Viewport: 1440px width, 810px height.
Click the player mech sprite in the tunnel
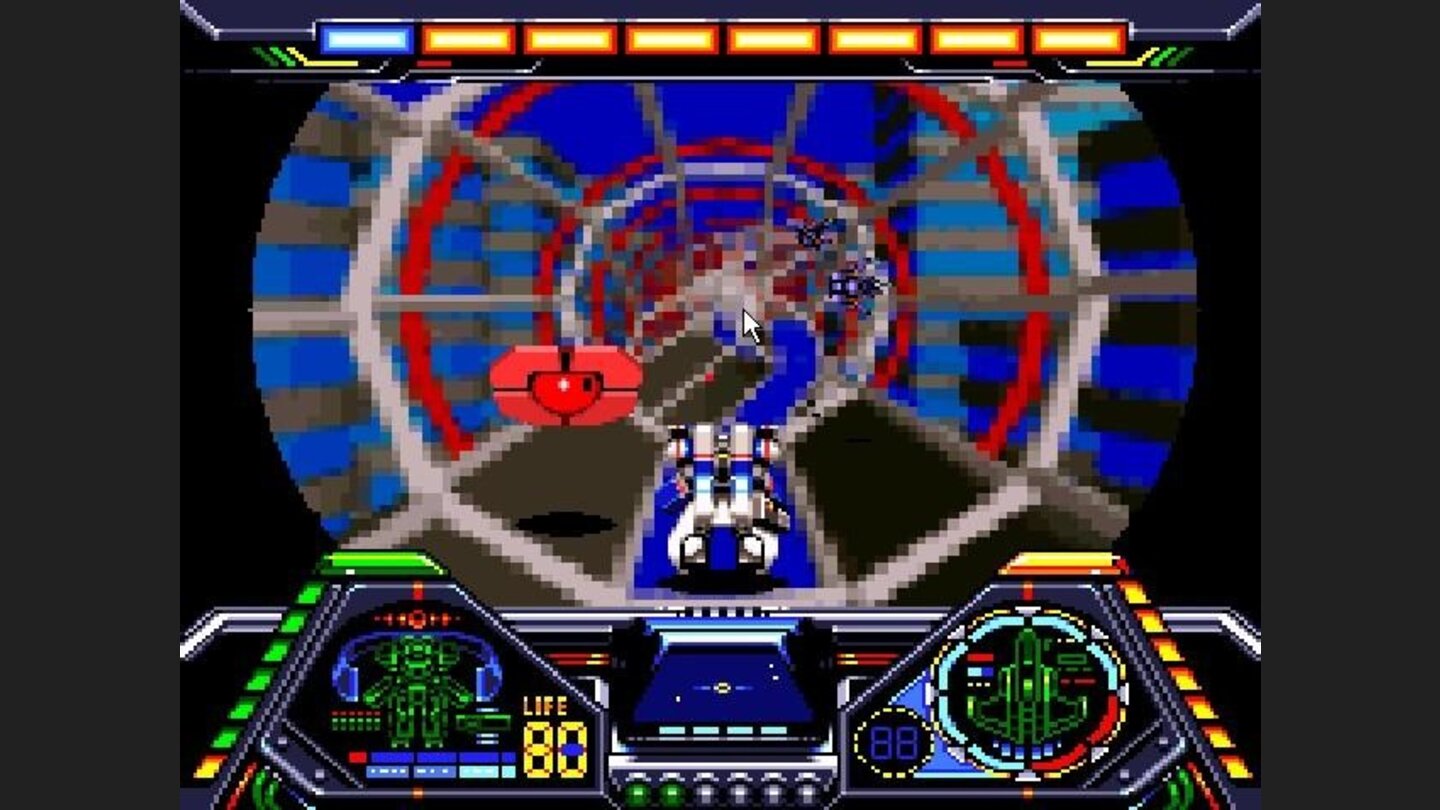[725, 500]
